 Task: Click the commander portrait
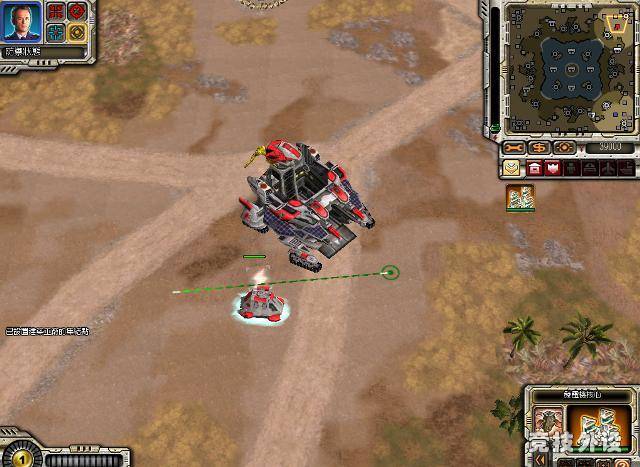(22, 23)
